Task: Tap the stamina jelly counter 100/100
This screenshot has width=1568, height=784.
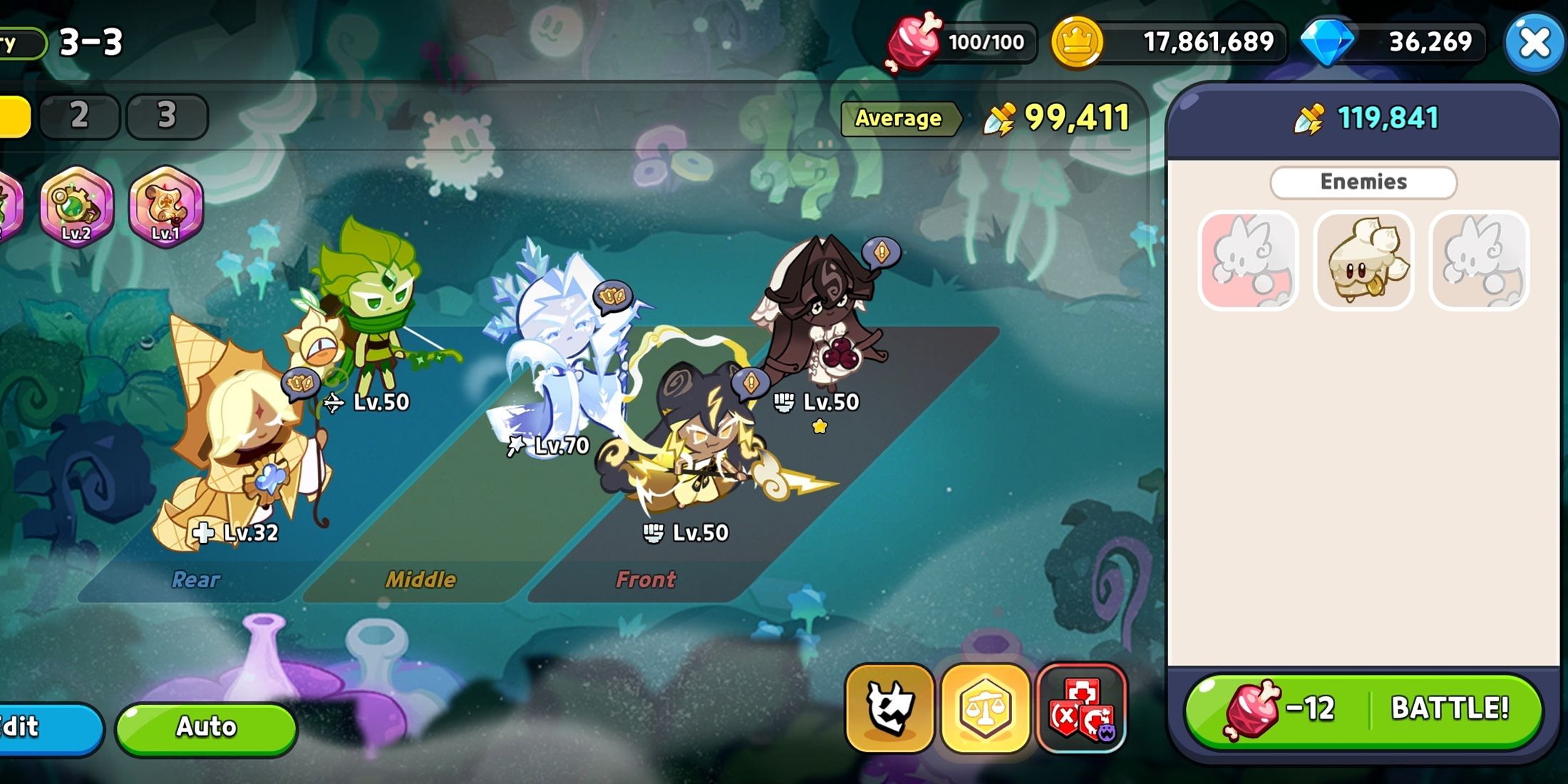Action: coord(985,43)
